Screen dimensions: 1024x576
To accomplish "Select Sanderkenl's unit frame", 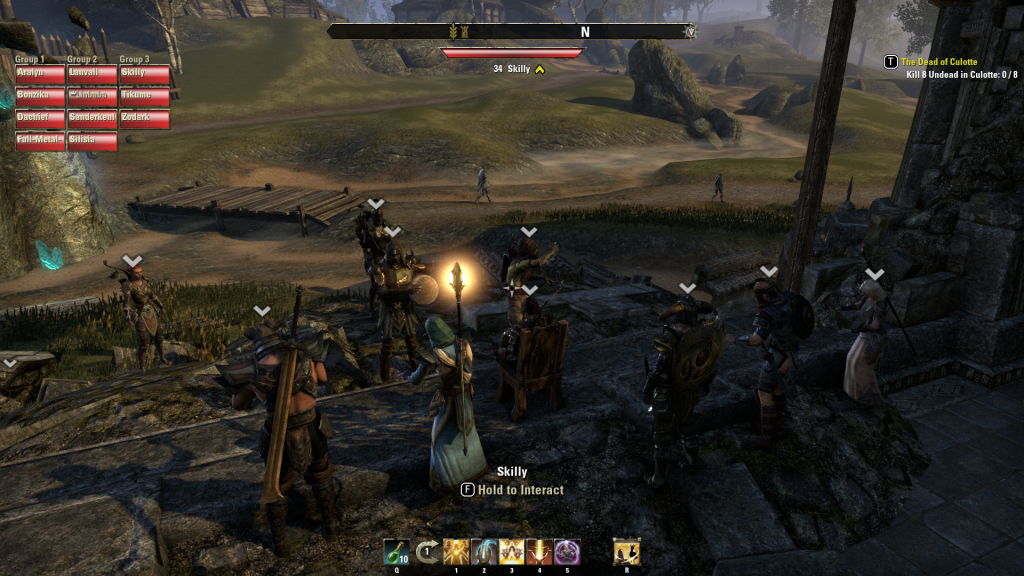I will (92, 118).
